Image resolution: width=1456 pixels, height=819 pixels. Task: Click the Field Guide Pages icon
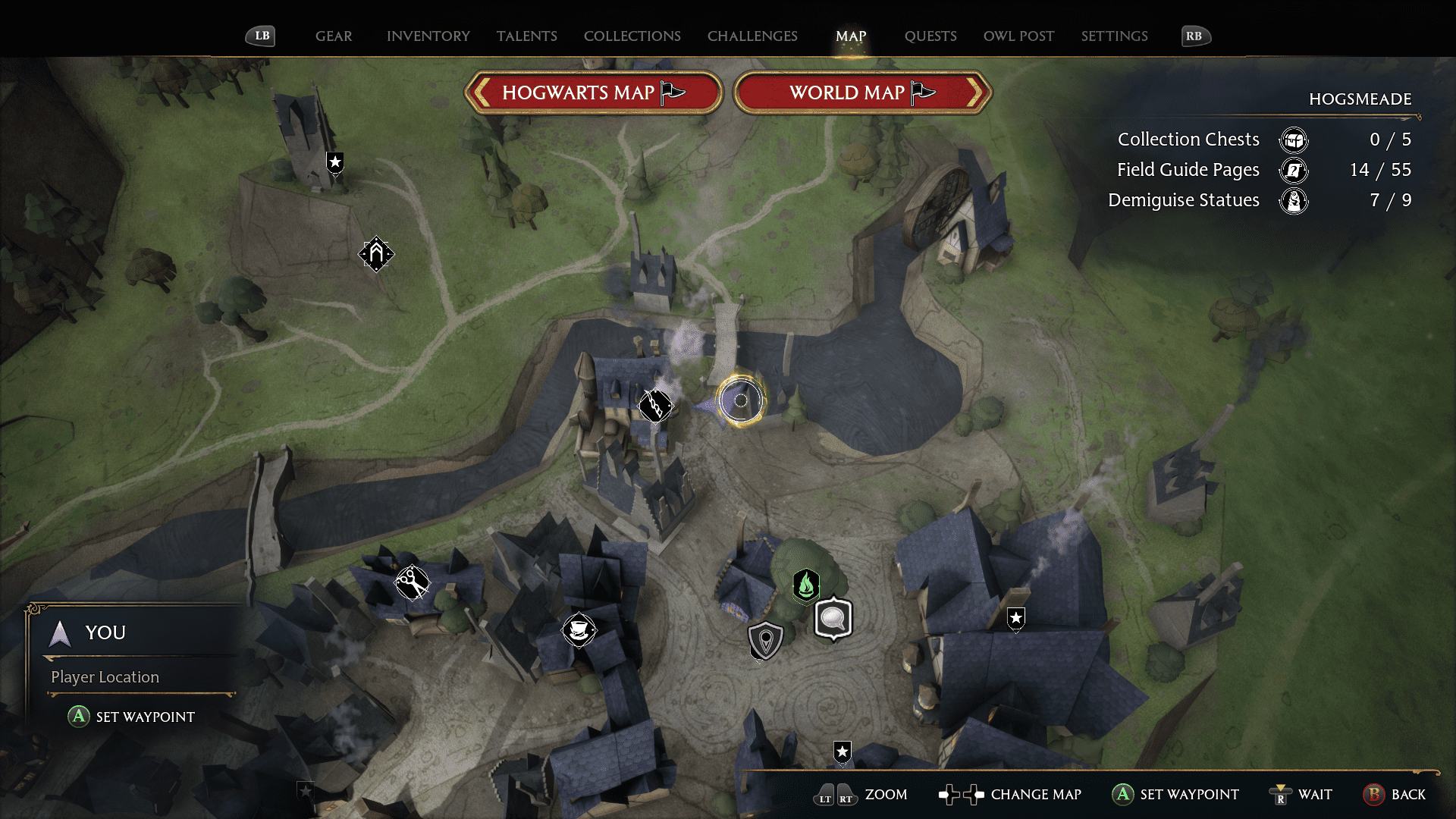(x=1294, y=171)
